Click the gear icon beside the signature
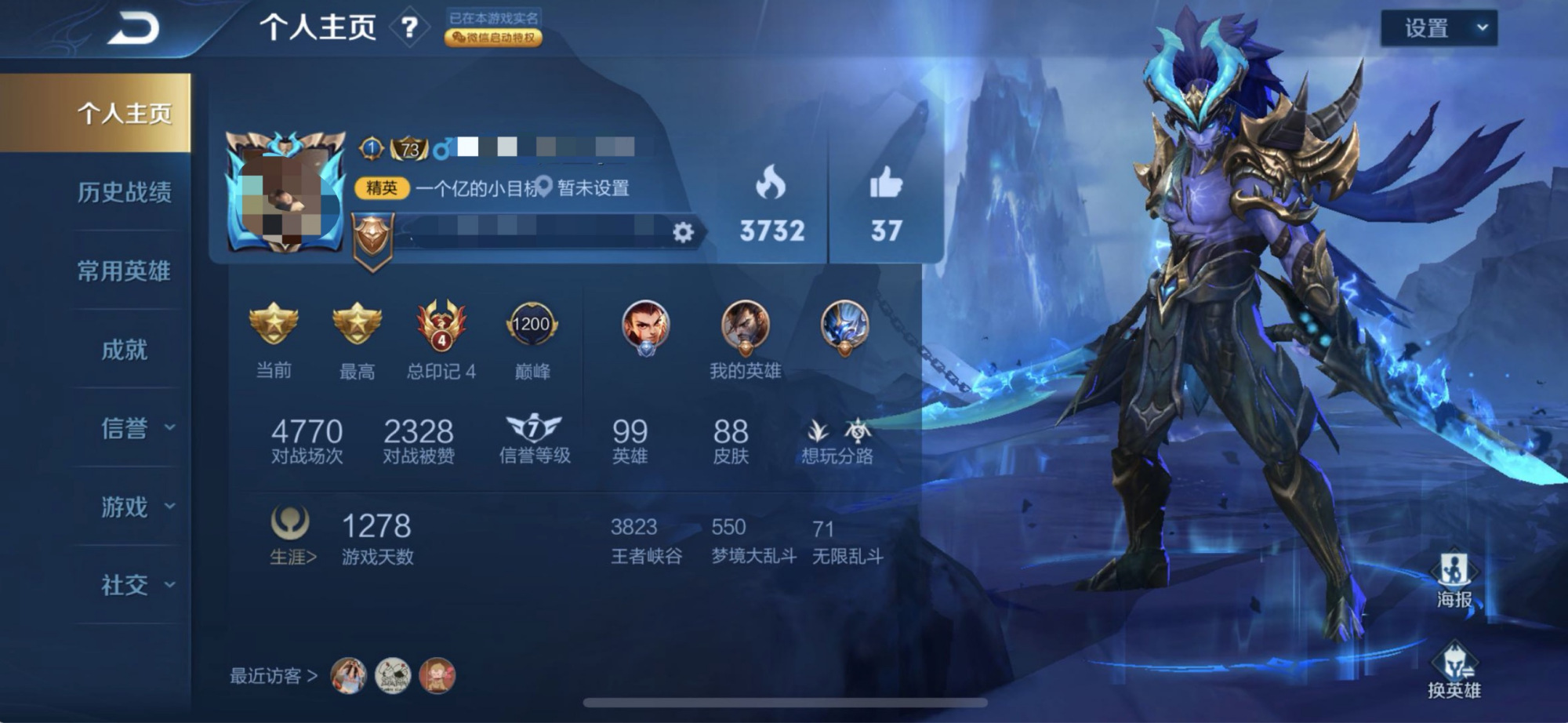This screenshot has height=723, width=1568. tap(684, 234)
